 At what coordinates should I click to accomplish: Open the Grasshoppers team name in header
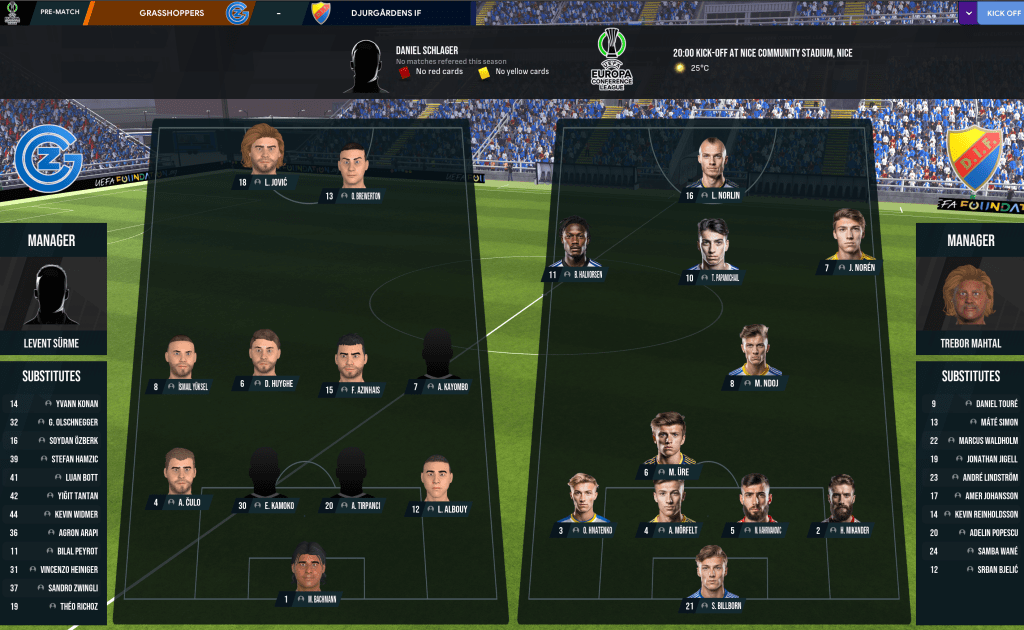(172, 13)
